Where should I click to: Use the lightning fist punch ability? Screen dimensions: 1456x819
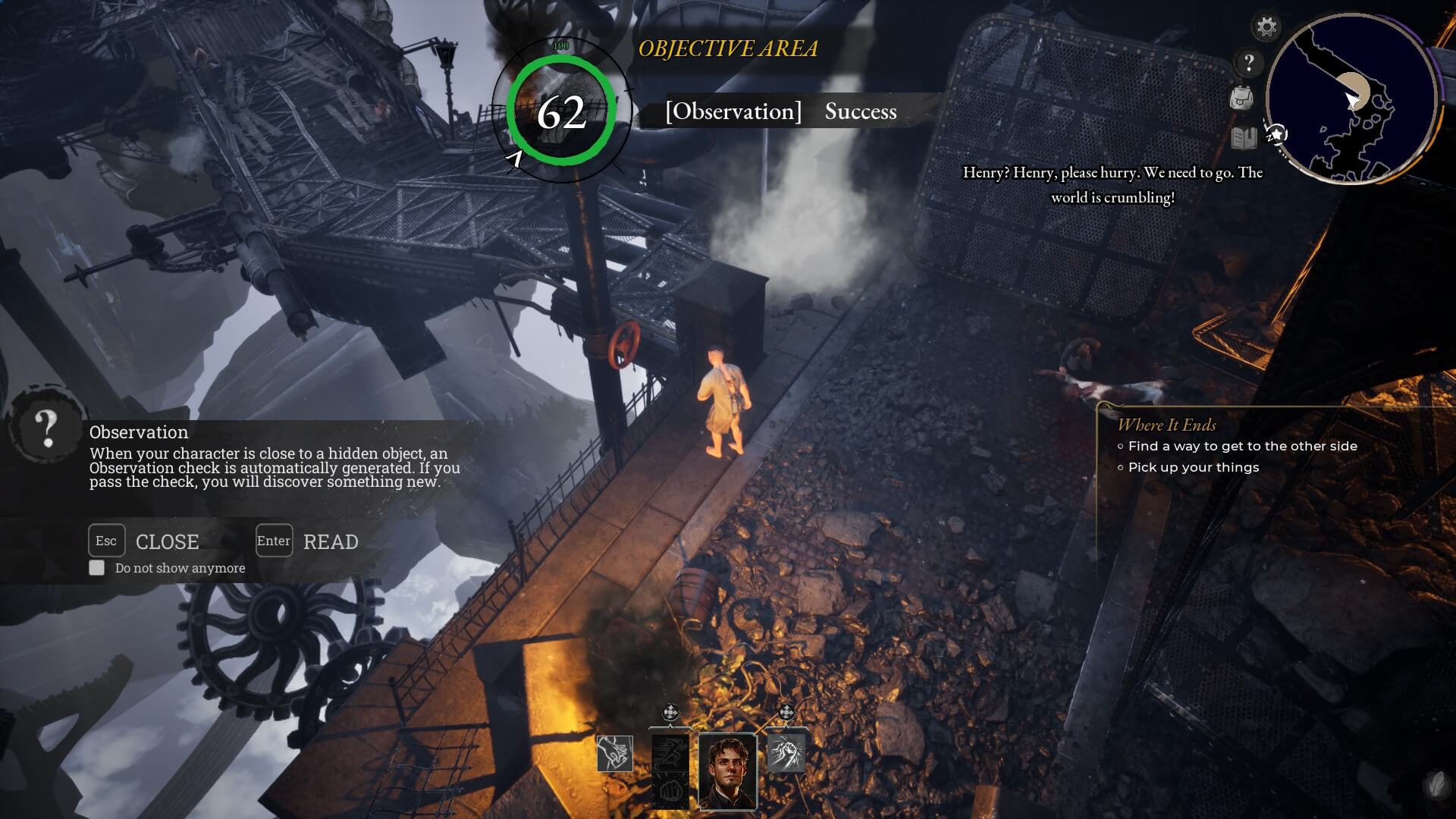[786, 752]
